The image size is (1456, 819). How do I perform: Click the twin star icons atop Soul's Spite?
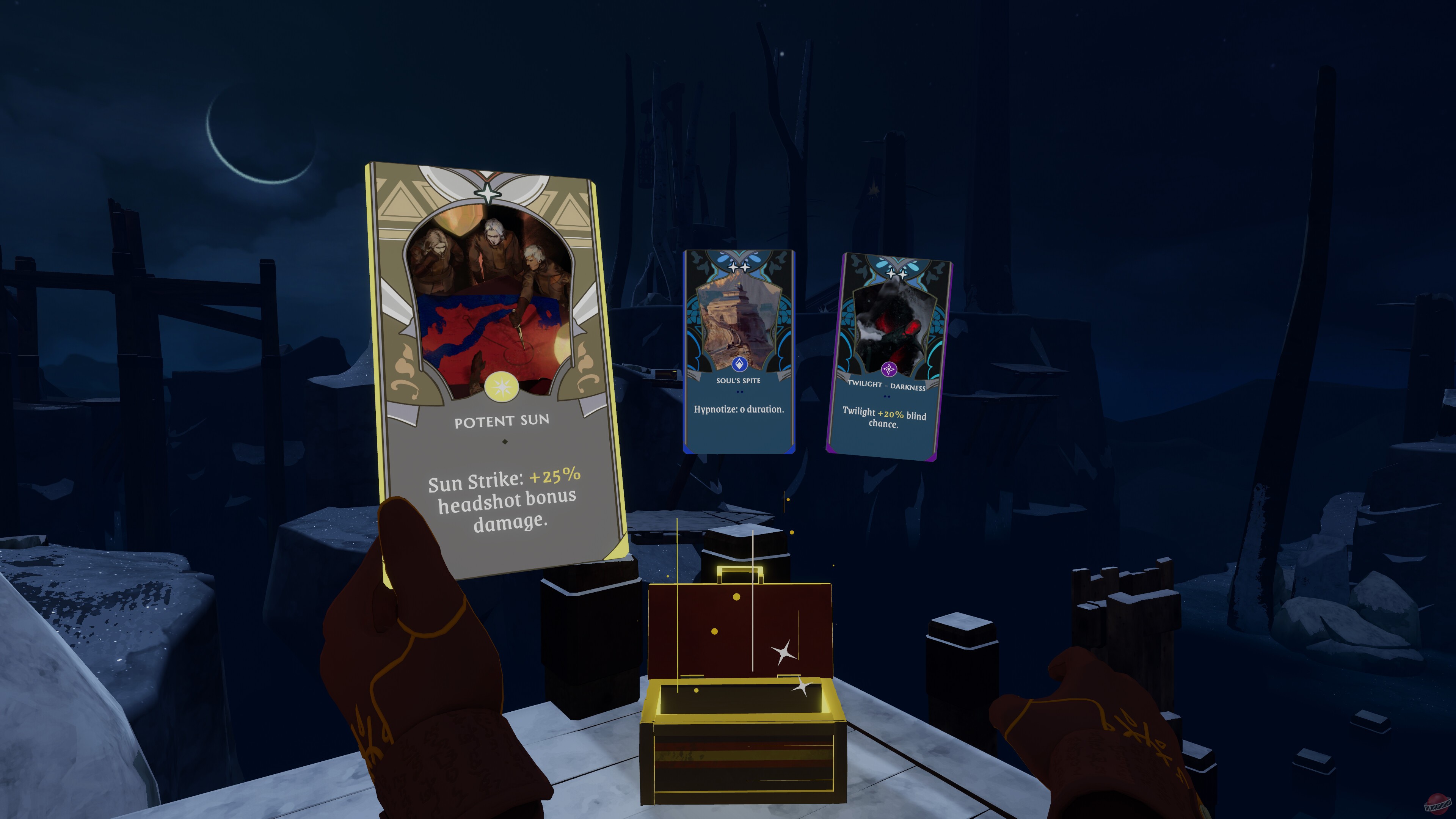coord(739,268)
